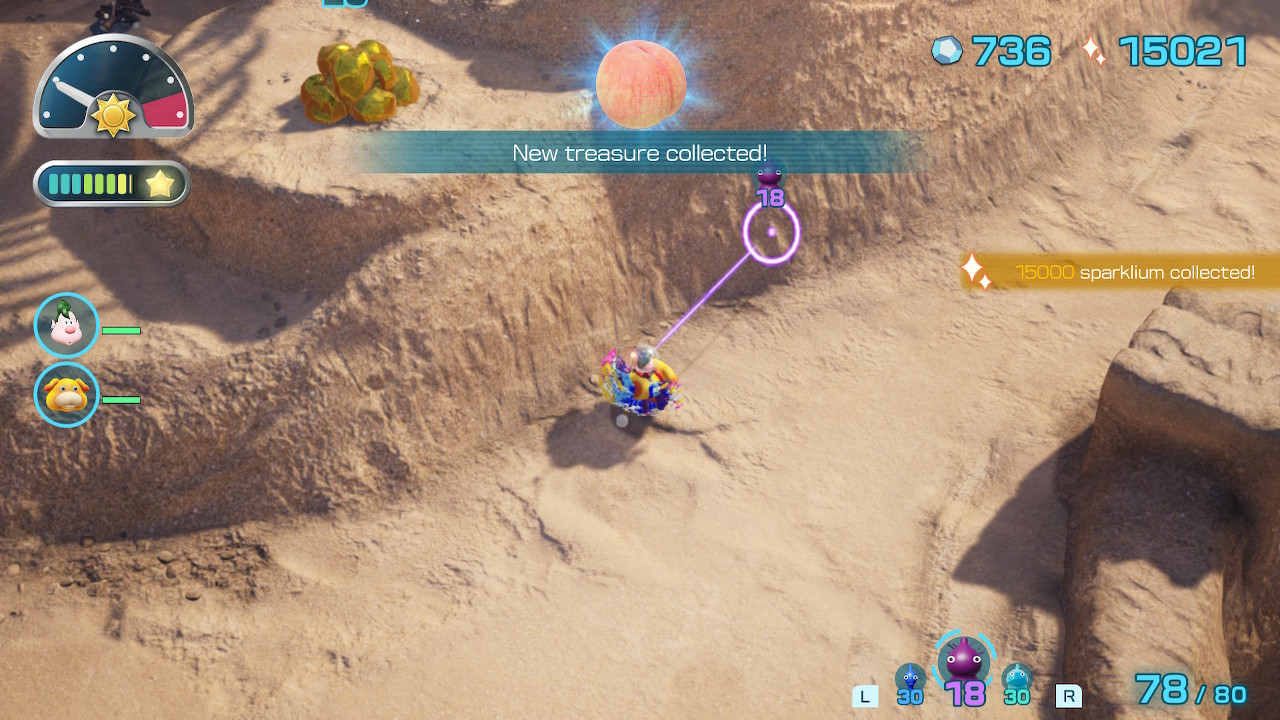Select the Oatchi dog portrait
This screenshot has width=1280, height=720.
point(67,395)
